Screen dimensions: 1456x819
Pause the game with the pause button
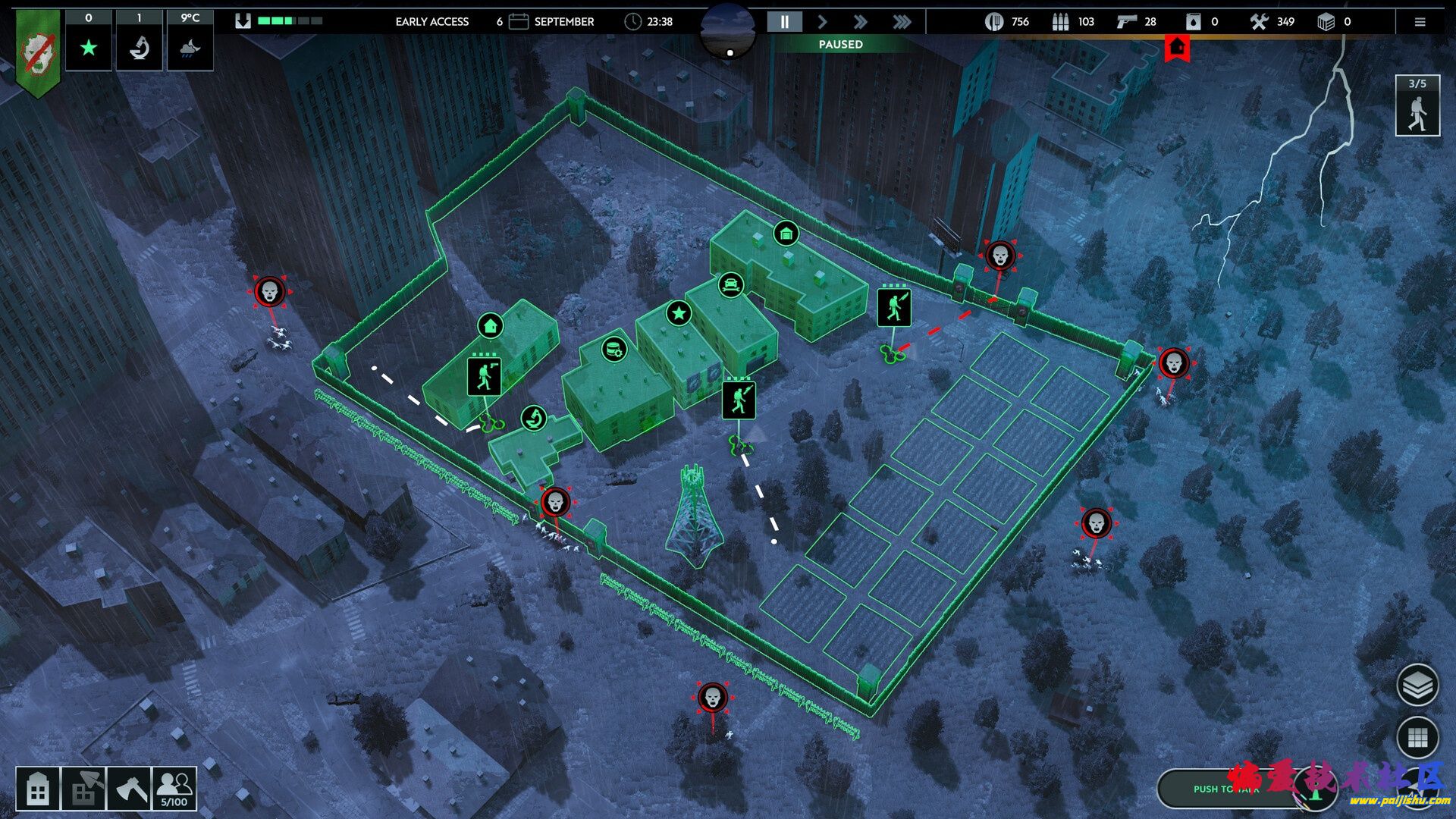tap(784, 22)
